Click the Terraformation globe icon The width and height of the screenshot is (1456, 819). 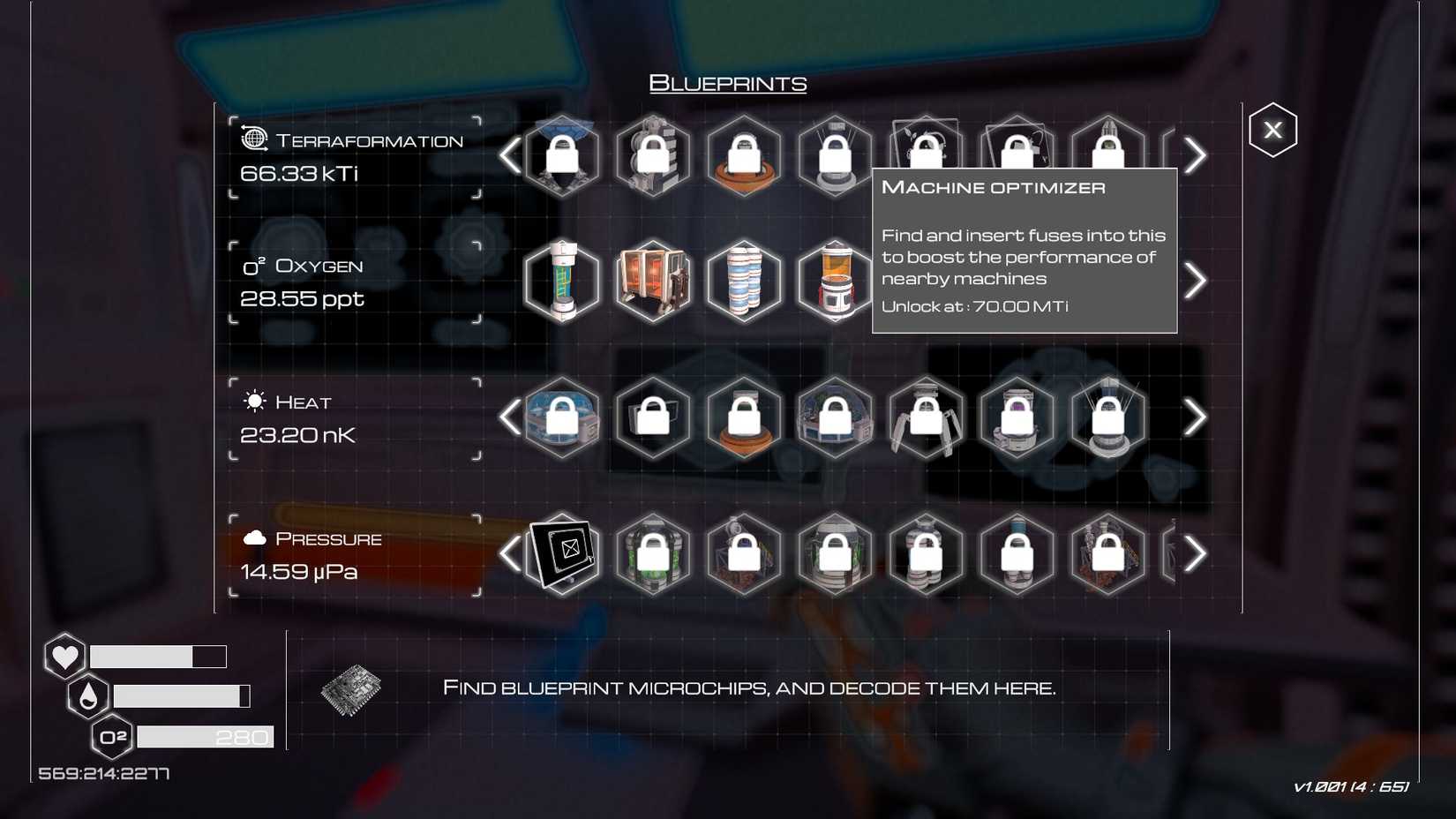point(253,137)
